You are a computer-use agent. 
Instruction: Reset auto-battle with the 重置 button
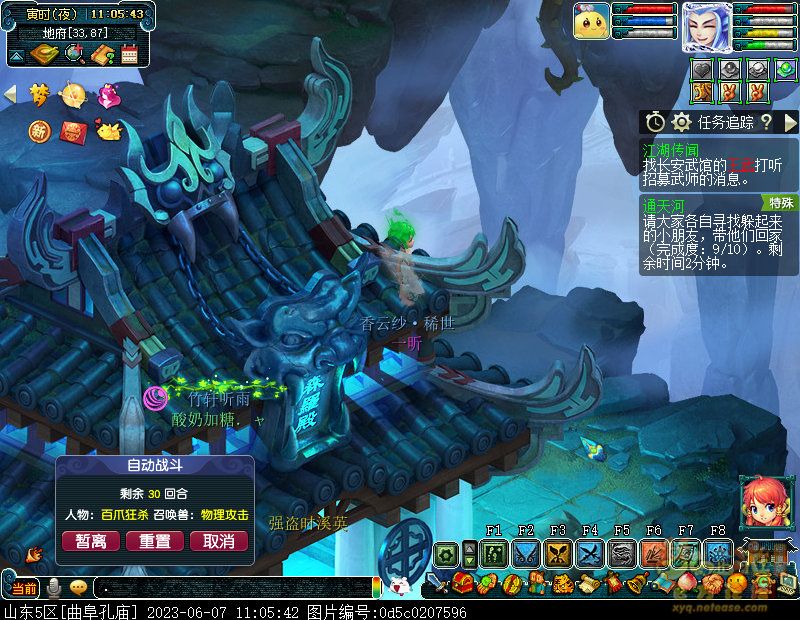[154, 541]
